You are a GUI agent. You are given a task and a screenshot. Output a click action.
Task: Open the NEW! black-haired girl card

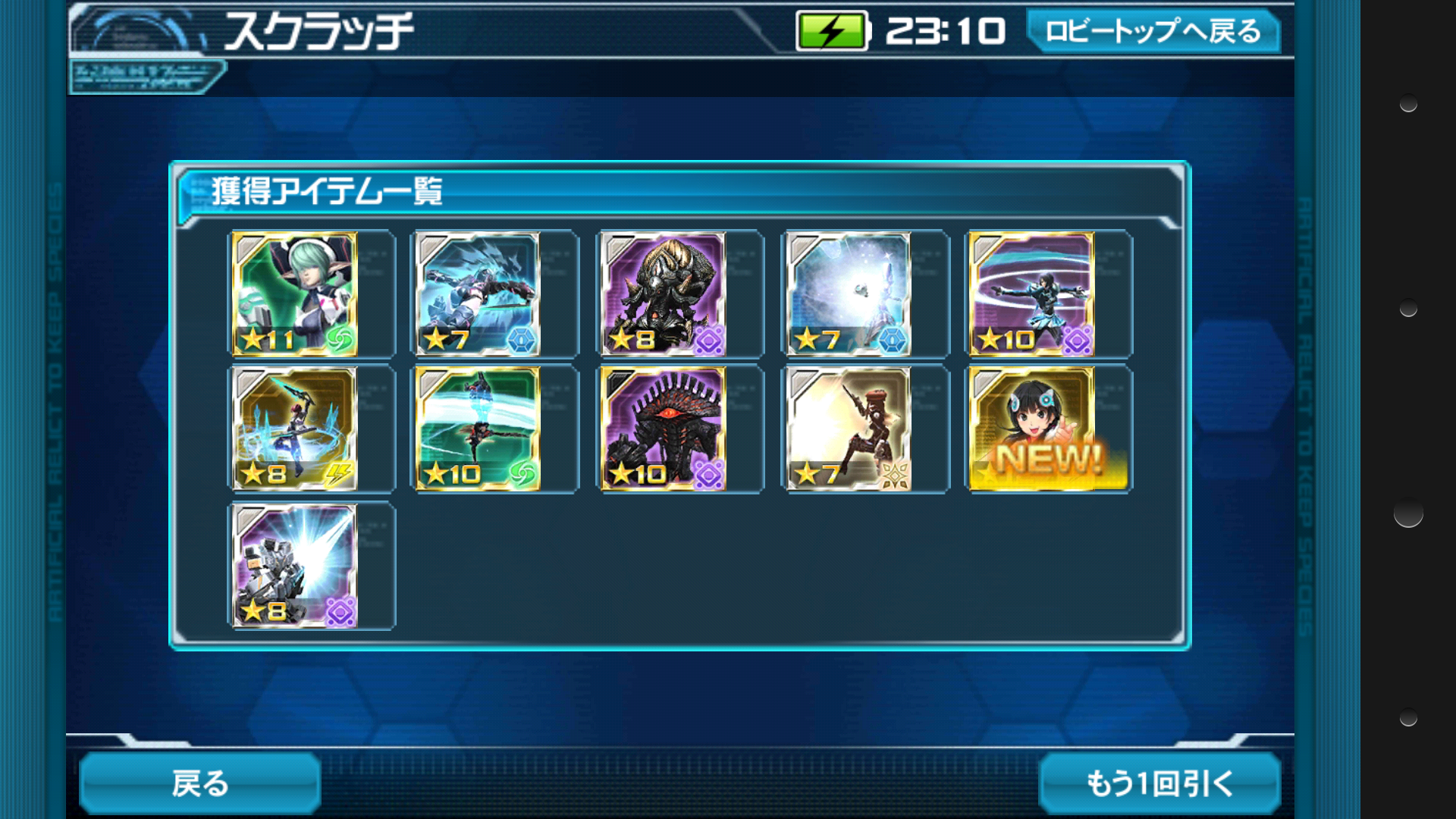[x=1031, y=429]
